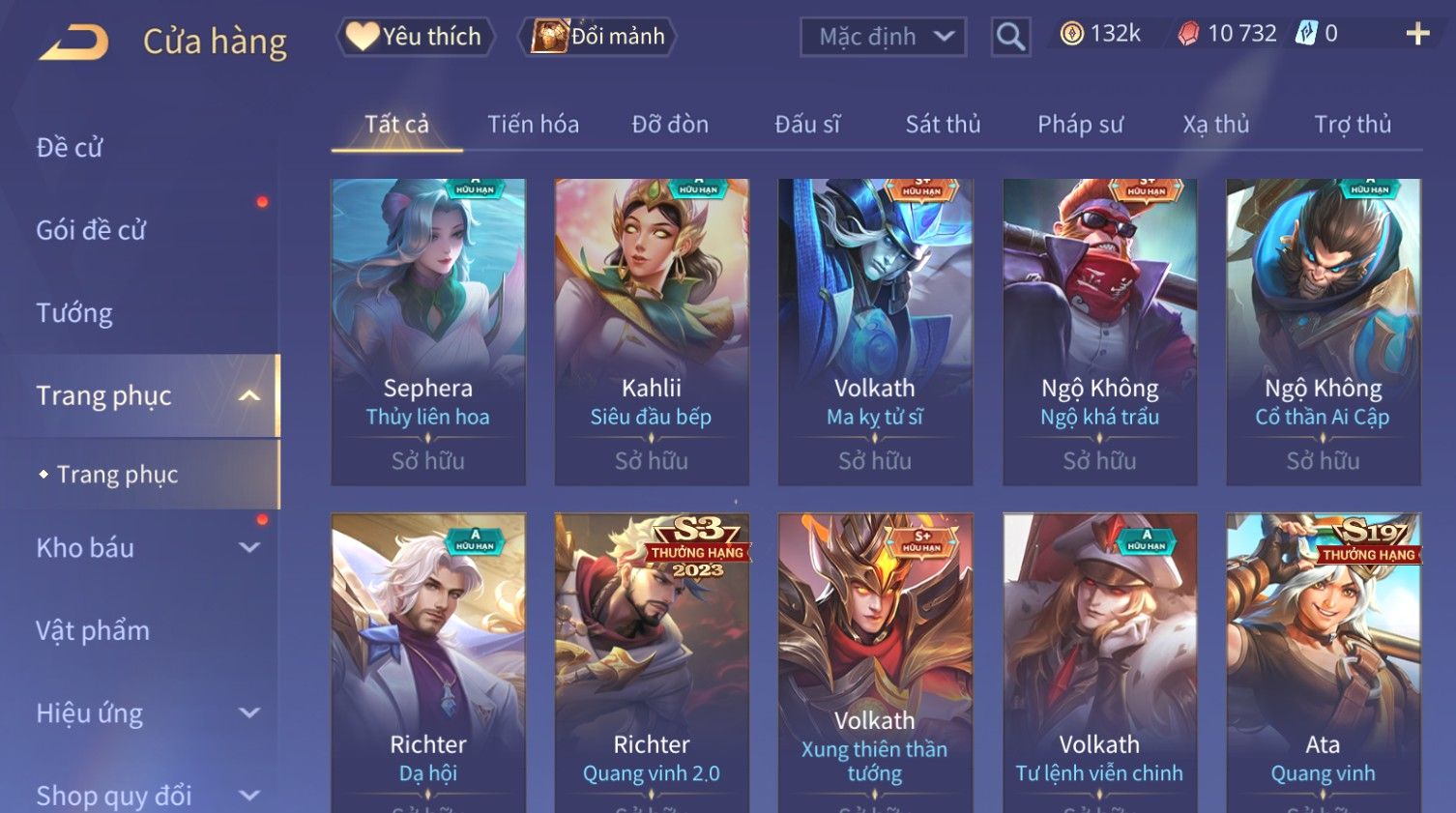The height and width of the screenshot is (813, 1456).
Task: Expand the Kho báu menu
Action: click(145, 548)
